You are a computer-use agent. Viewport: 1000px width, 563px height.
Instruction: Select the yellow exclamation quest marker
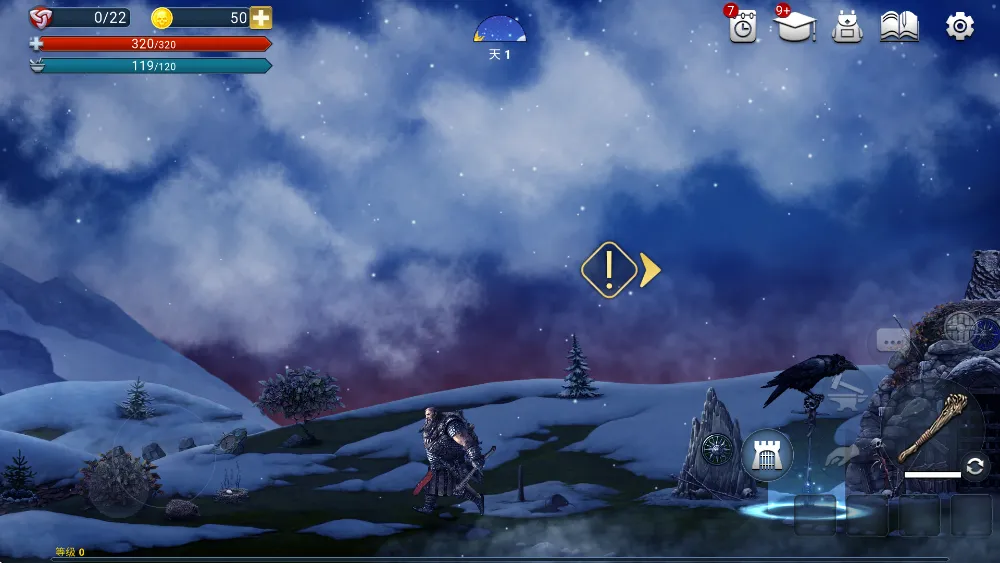[609, 269]
